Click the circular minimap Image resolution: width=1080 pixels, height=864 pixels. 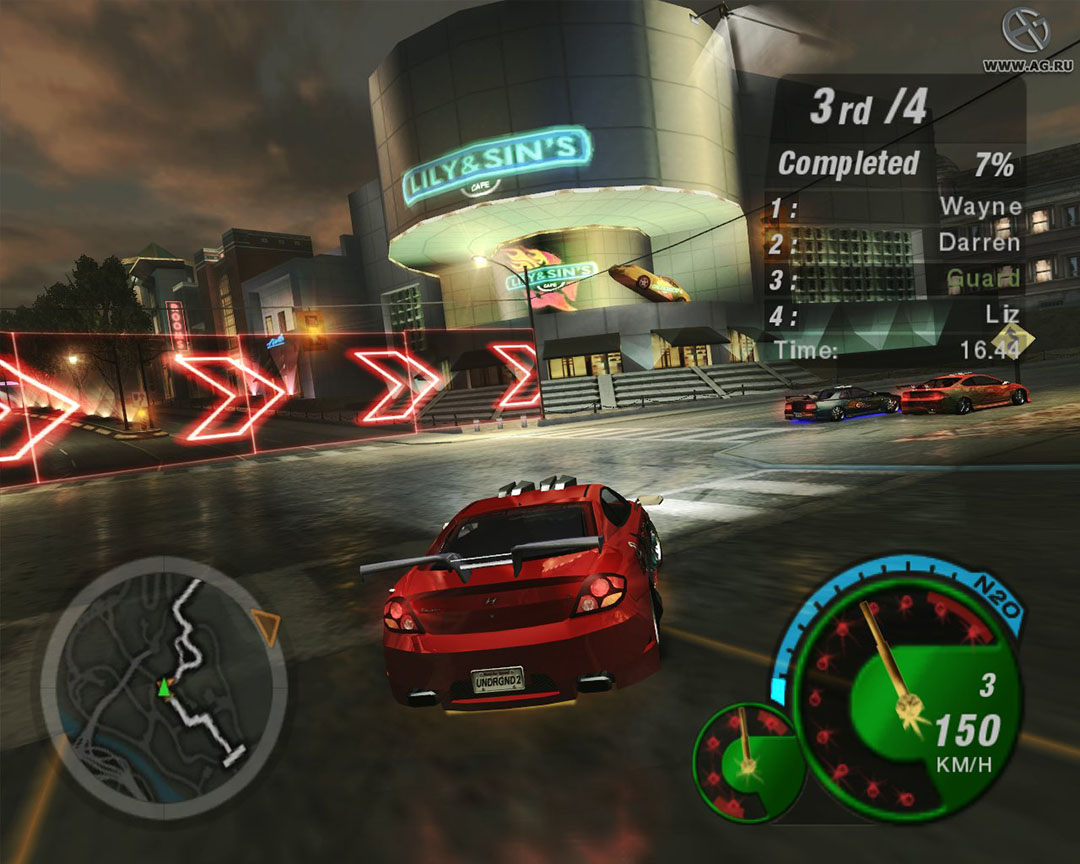164,687
